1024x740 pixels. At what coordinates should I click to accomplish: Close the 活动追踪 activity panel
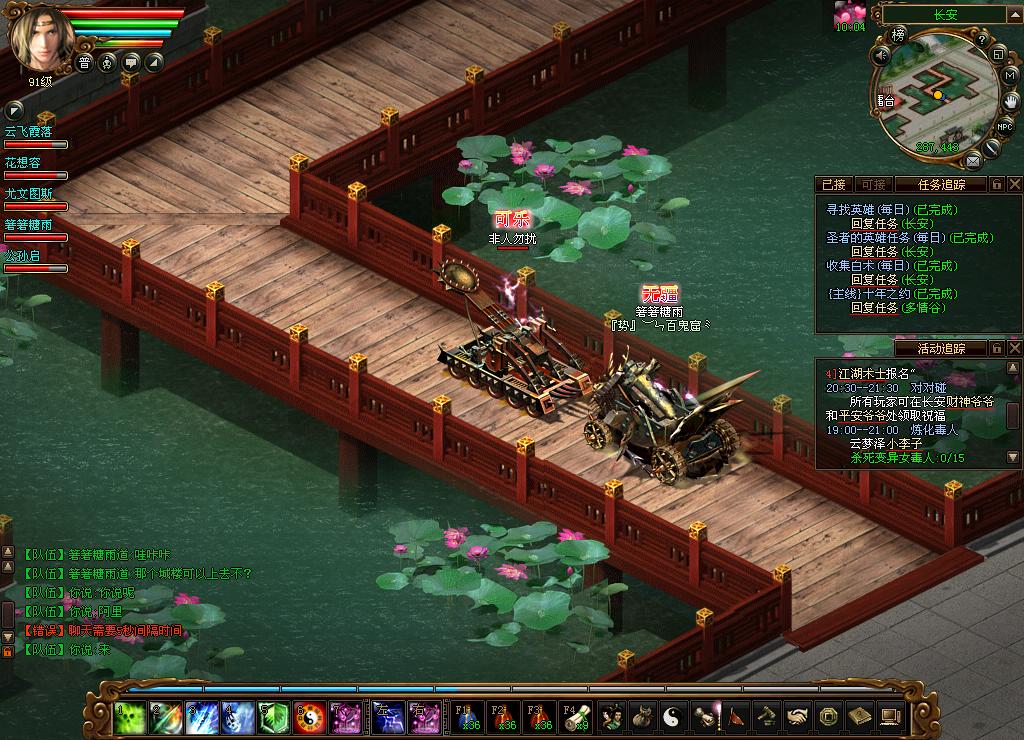tap(1014, 348)
